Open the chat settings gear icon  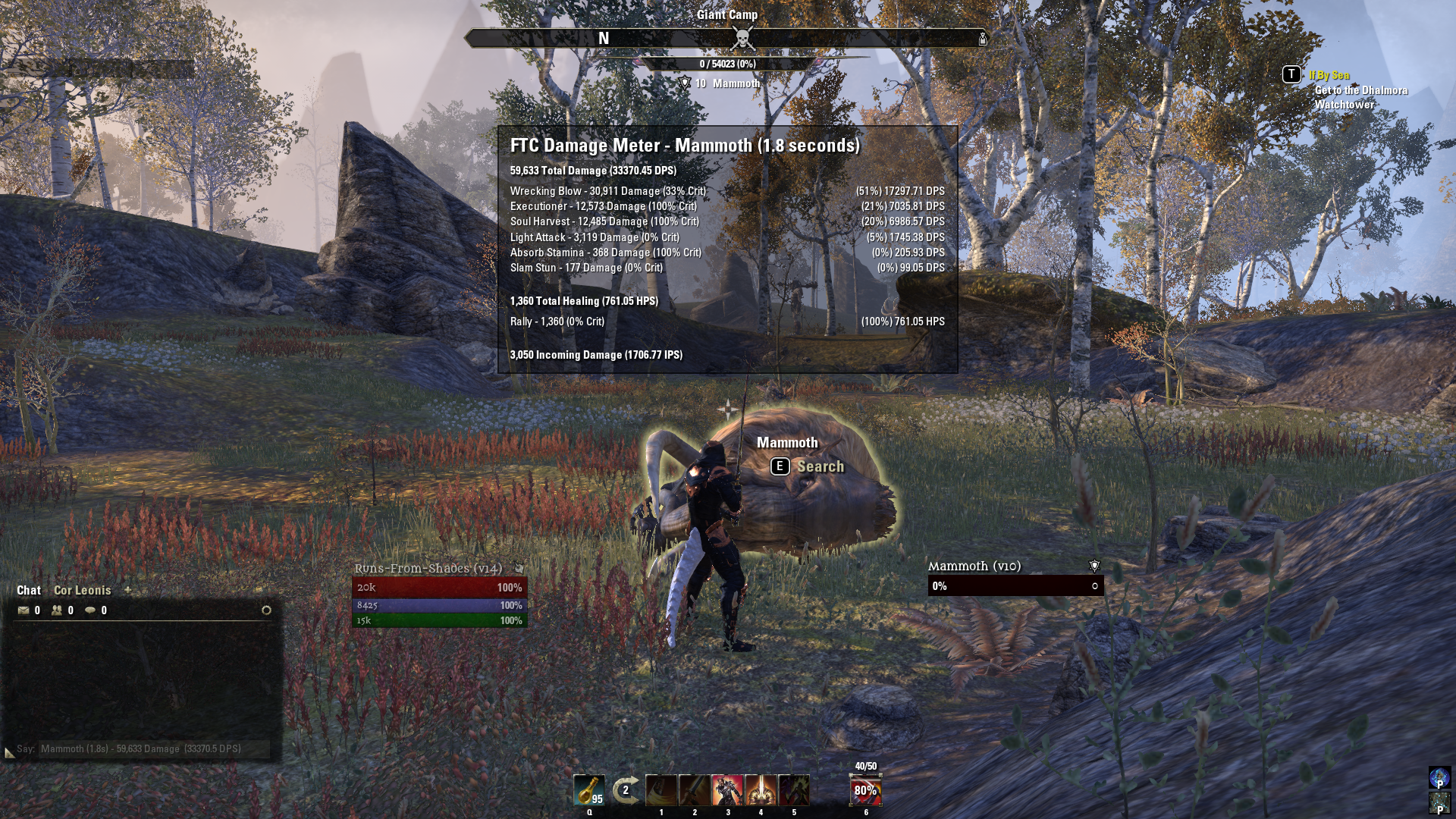(267, 608)
